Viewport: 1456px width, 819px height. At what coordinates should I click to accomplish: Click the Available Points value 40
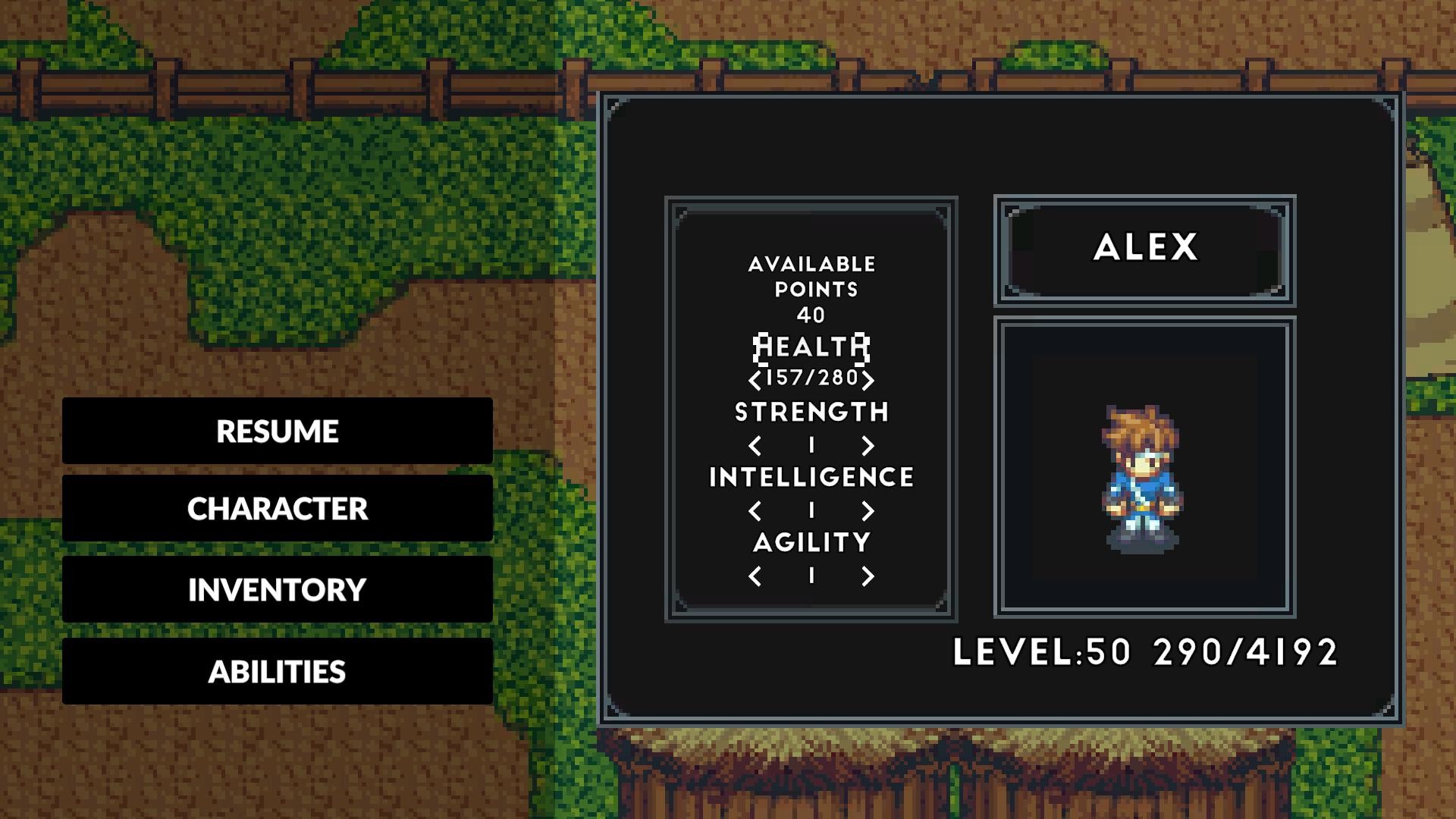[810, 313]
